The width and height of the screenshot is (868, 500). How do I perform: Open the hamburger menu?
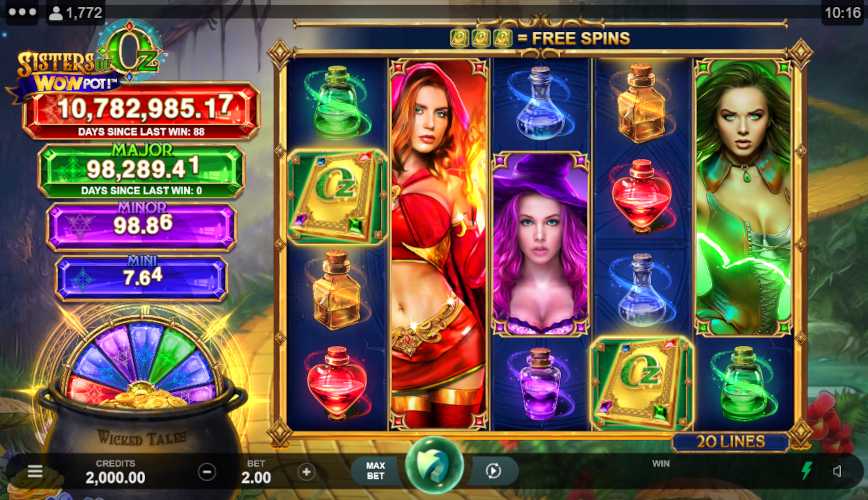(x=35, y=472)
